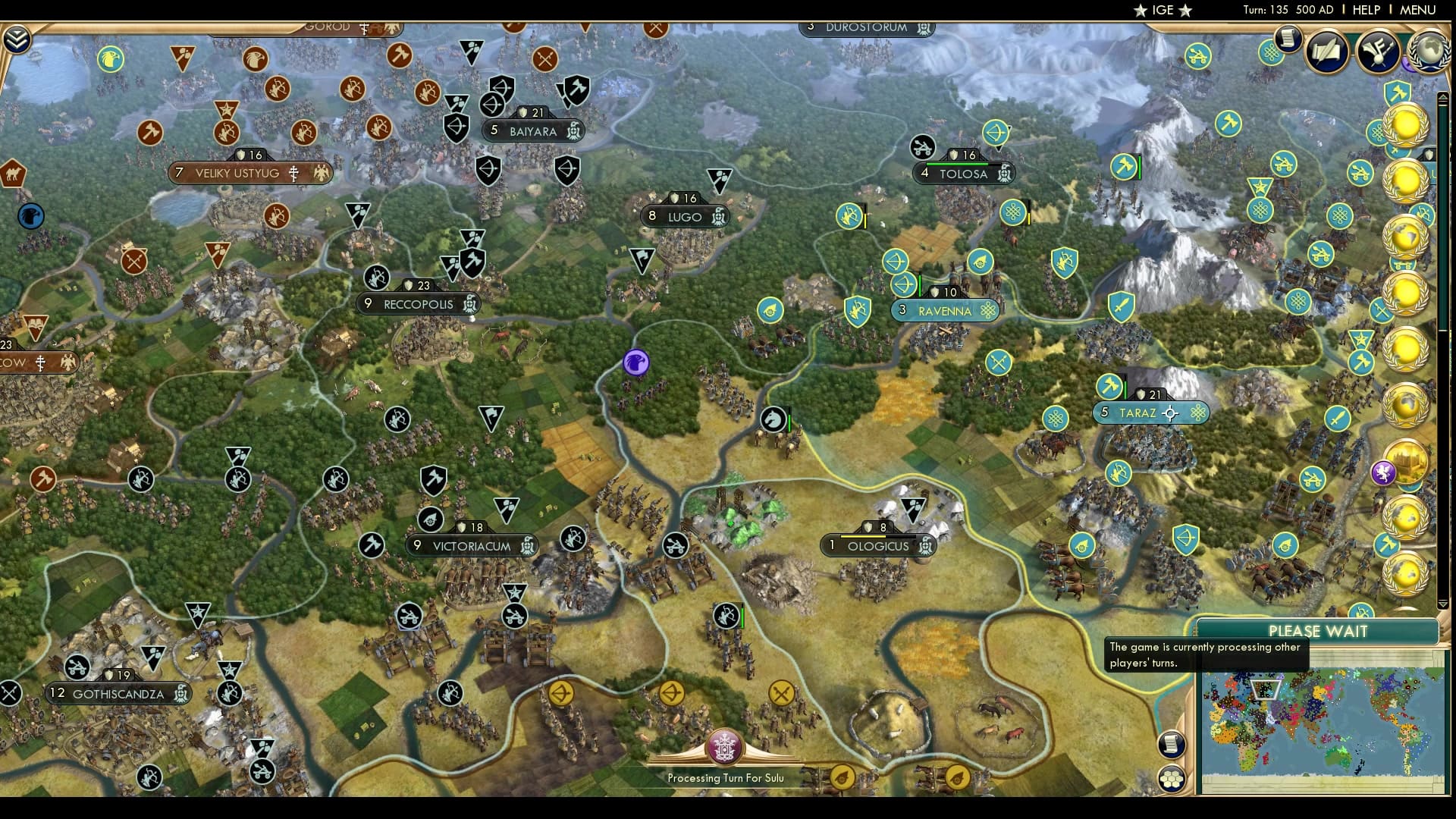Open the Notification Log scroll icon

pos(1288,40)
